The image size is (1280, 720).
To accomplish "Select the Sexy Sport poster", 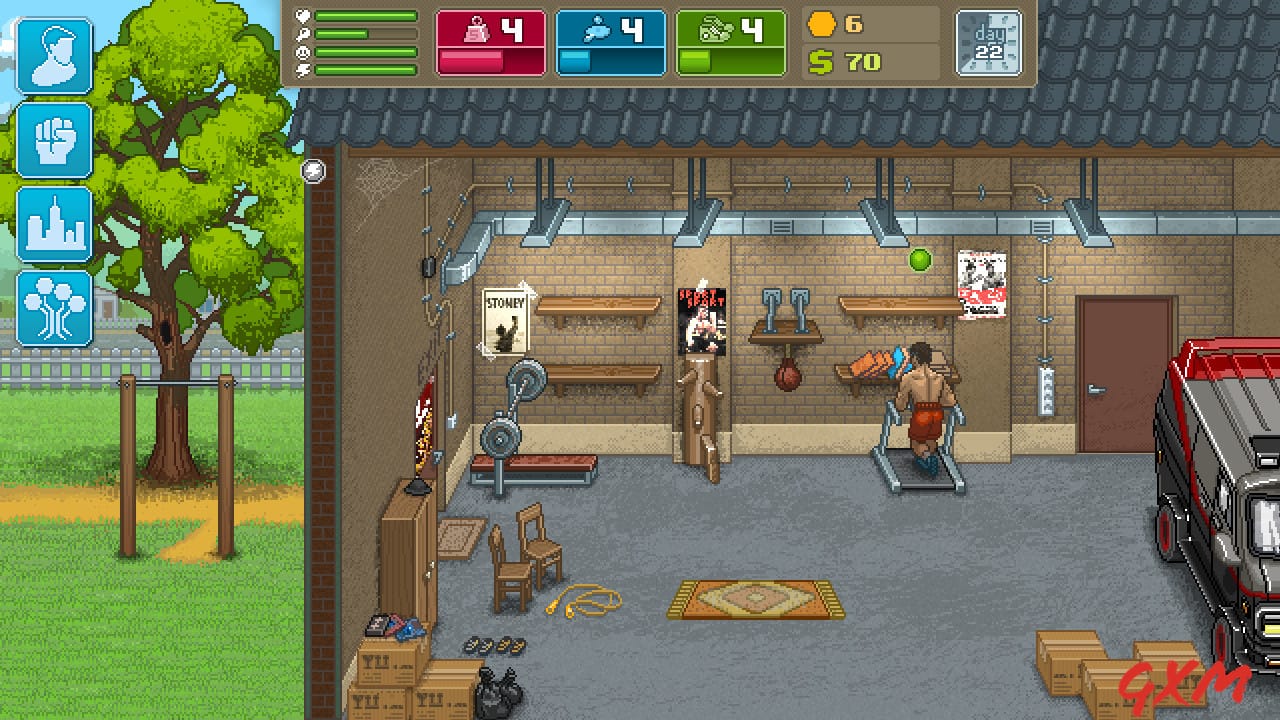I will click(x=703, y=318).
